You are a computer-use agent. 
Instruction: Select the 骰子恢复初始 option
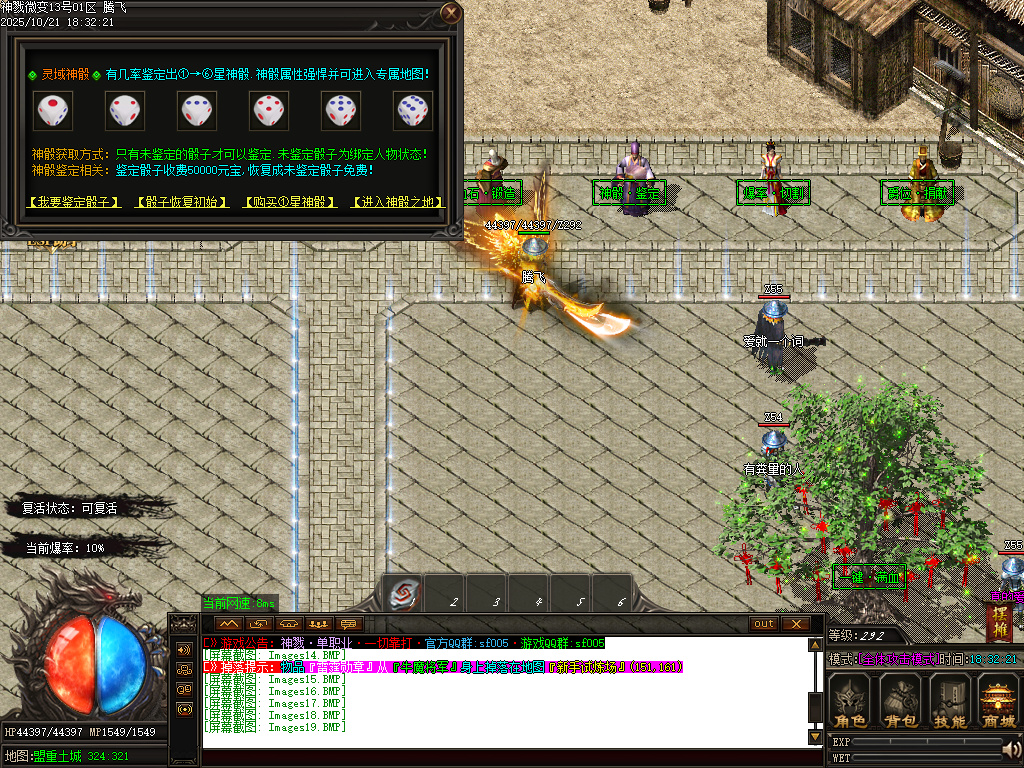(179, 202)
